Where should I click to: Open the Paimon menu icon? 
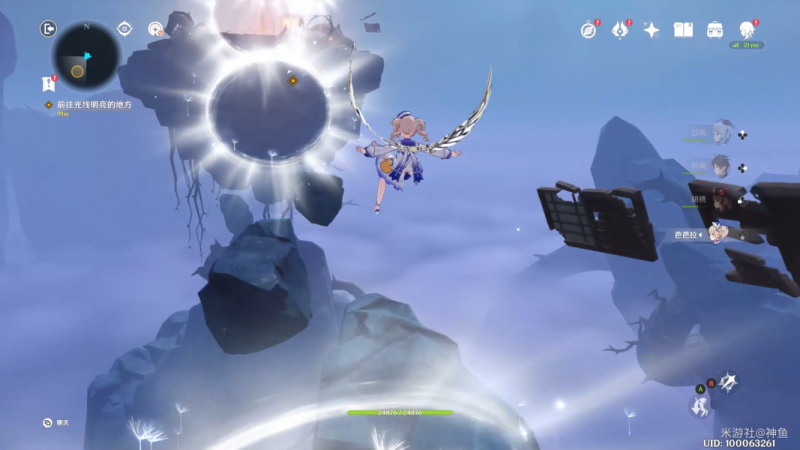748,30
